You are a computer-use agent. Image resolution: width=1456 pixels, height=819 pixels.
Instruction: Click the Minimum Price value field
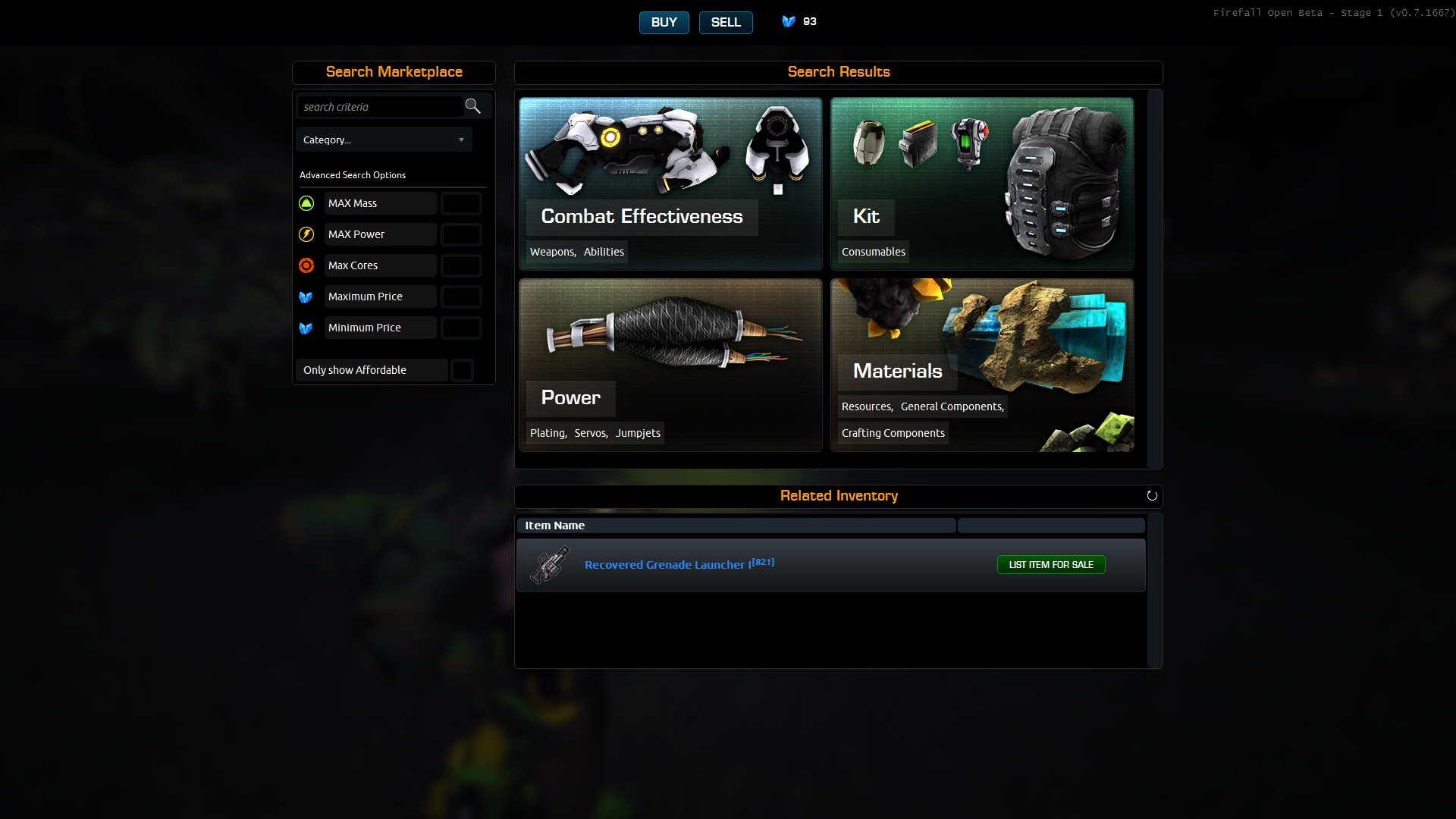click(x=461, y=328)
